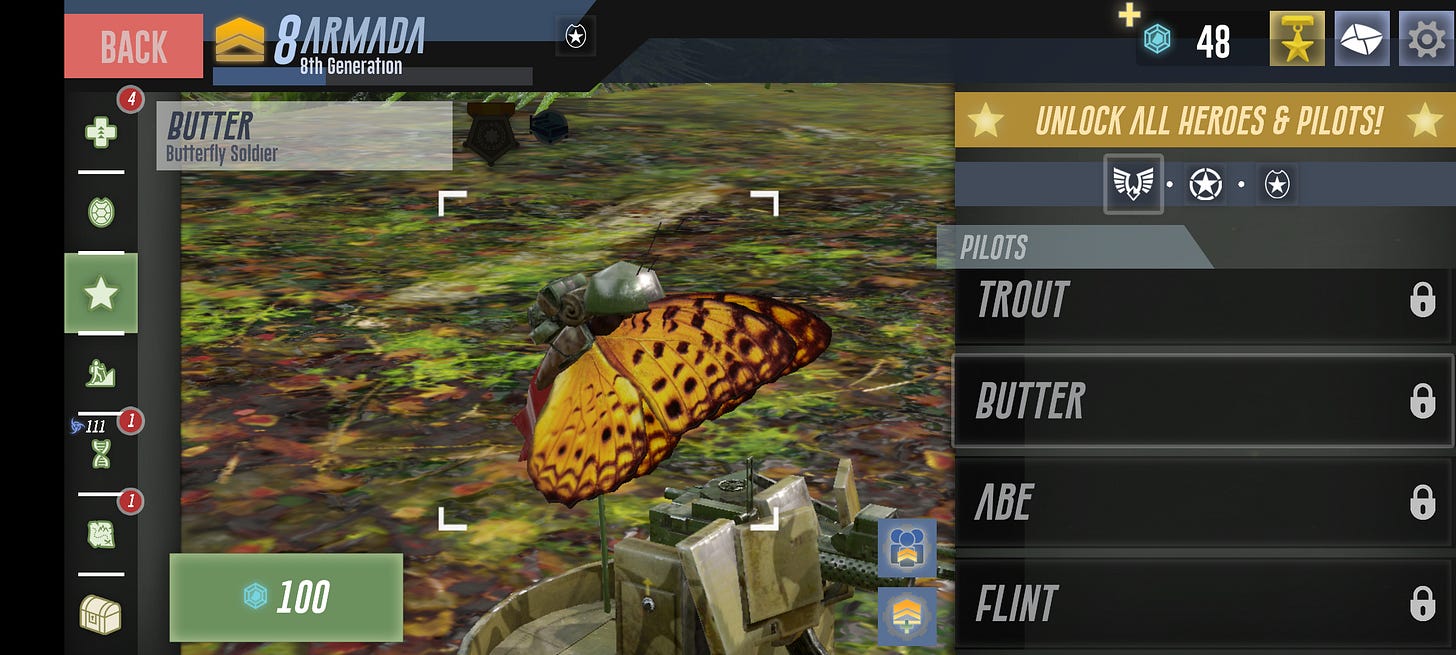Viewport: 1456px width, 655px height.
Task: Open the treasure chest sidebar icon
Action: (101, 614)
